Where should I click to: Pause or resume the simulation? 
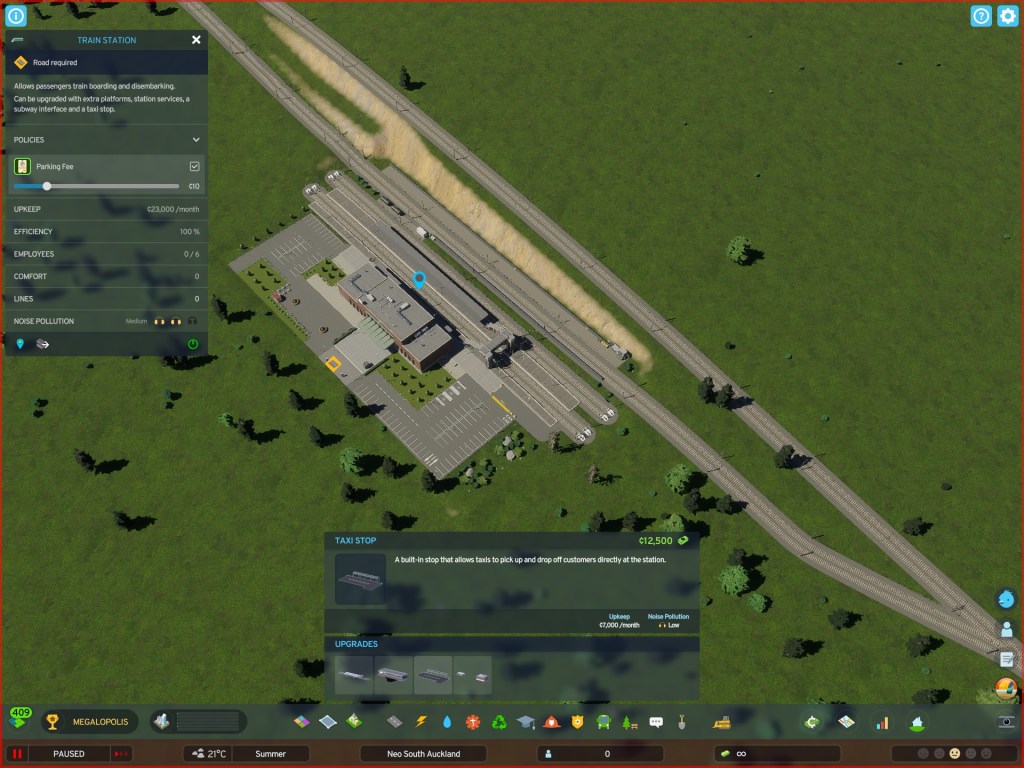click(x=17, y=753)
